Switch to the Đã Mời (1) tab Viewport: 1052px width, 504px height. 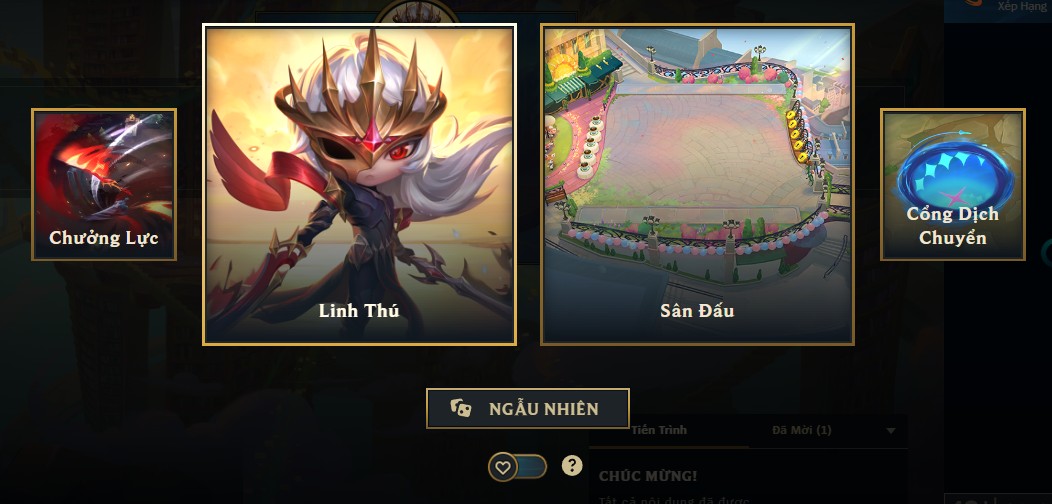[802, 430]
